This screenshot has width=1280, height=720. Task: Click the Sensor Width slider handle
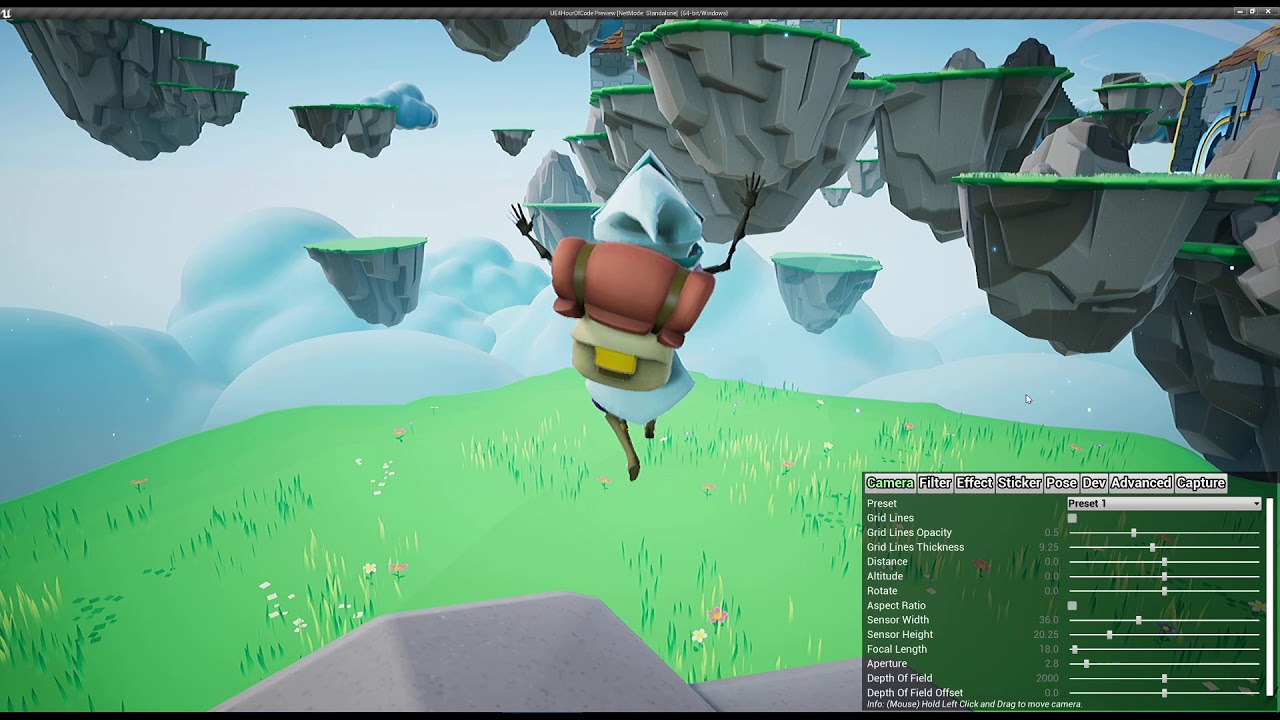click(1139, 621)
